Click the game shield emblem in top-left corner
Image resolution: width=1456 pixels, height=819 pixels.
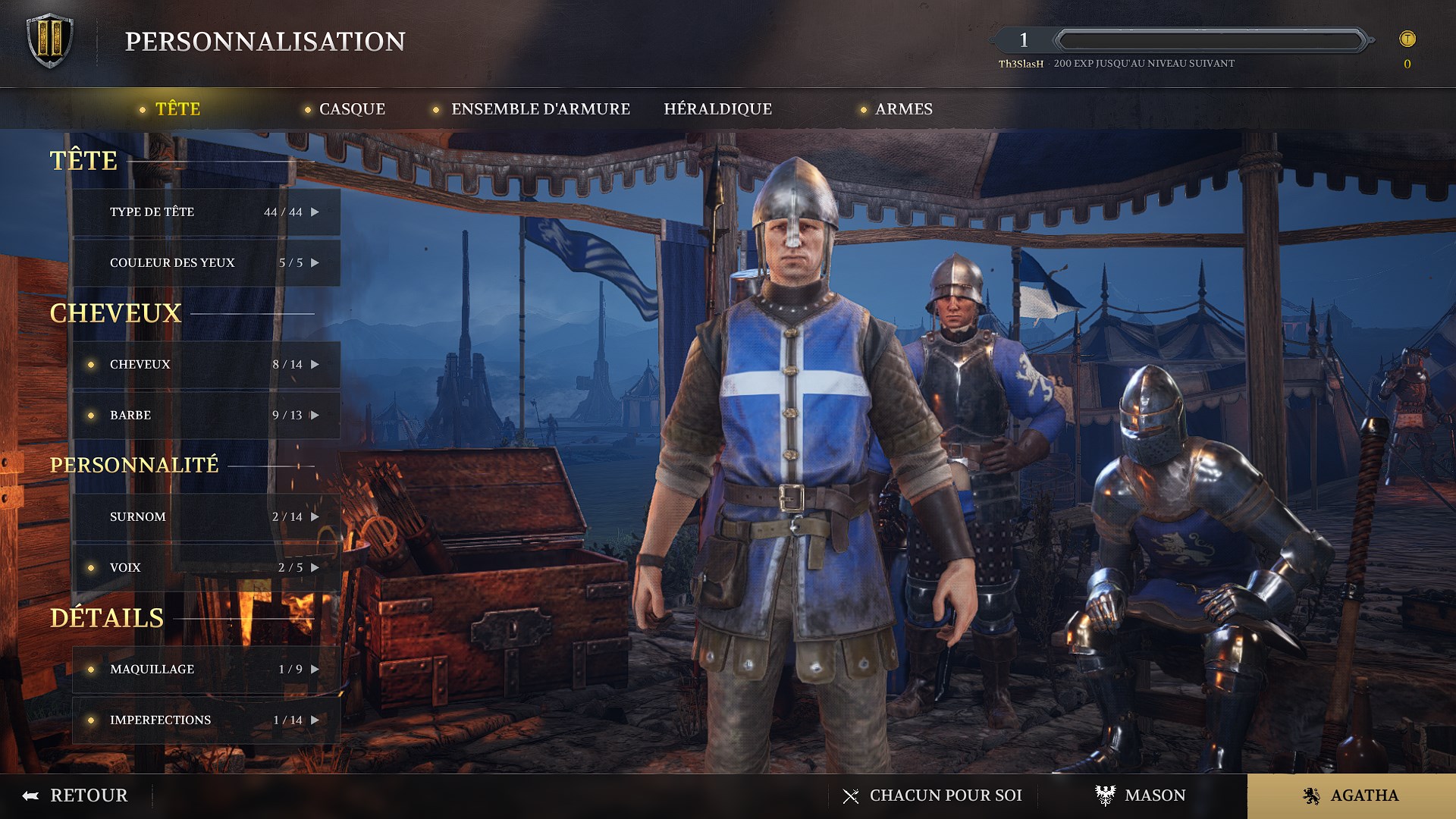[49, 40]
